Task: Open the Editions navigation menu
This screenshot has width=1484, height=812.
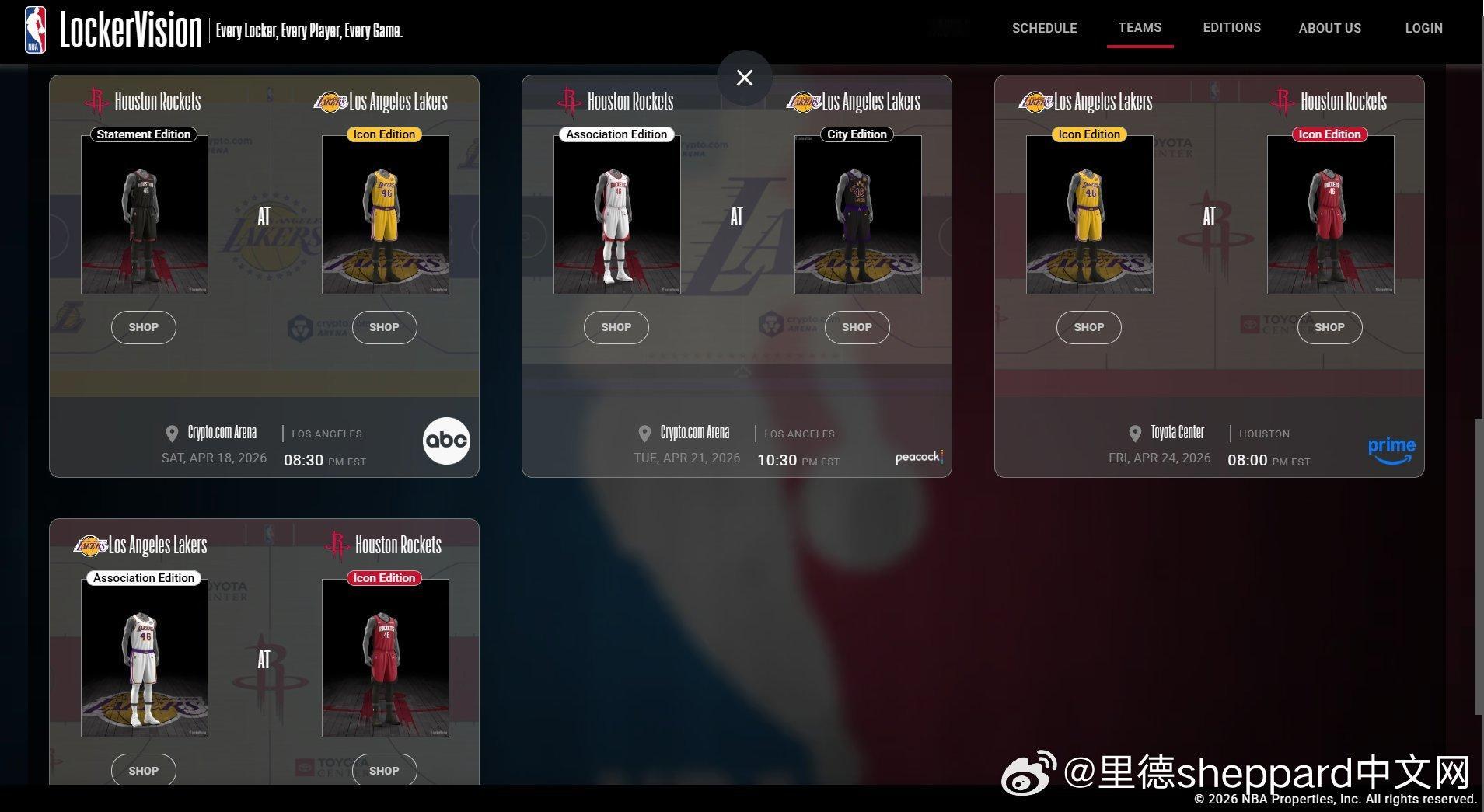Action: pos(1231,28)
